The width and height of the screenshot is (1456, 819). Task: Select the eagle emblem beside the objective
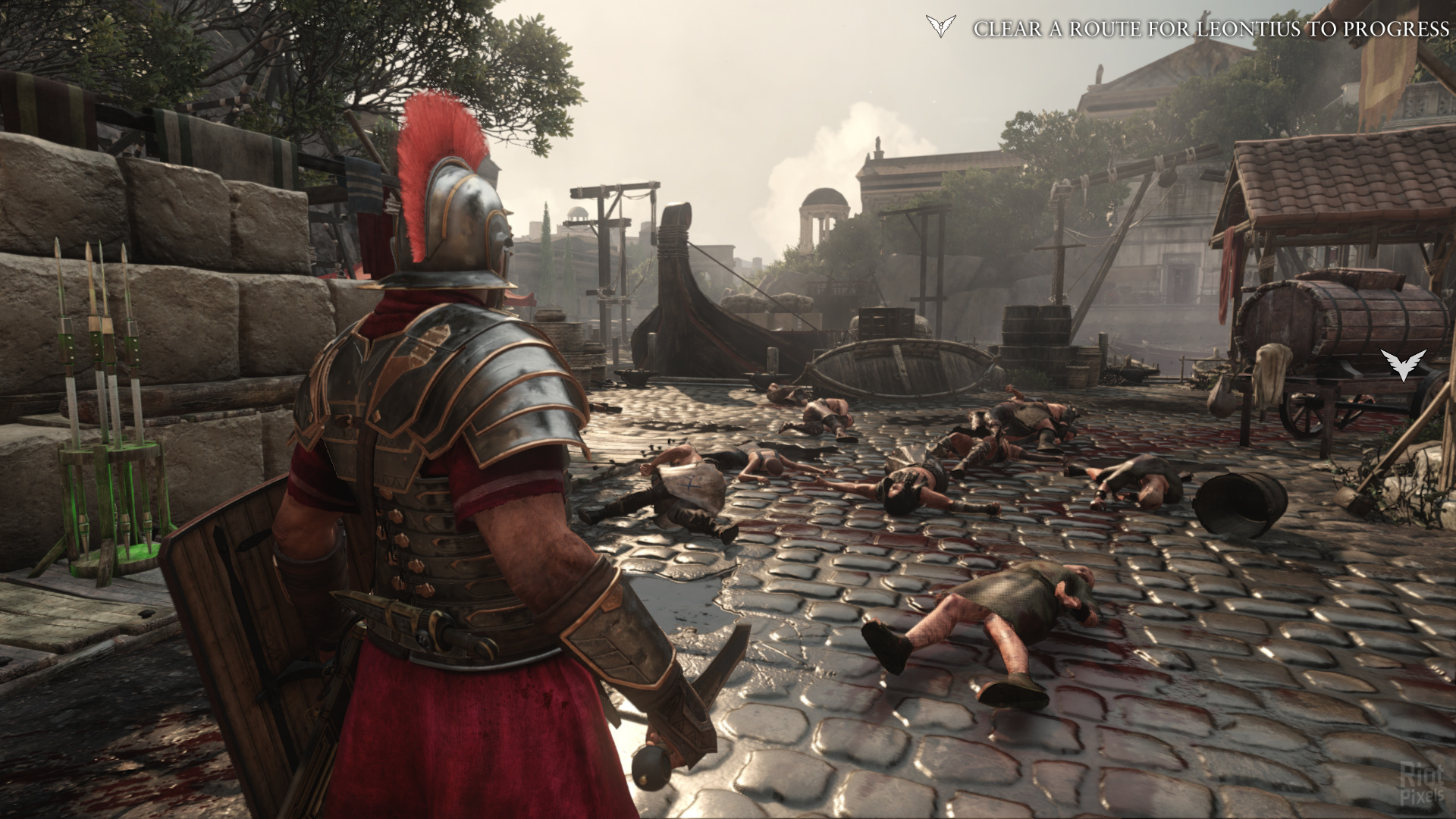point(940,27)
